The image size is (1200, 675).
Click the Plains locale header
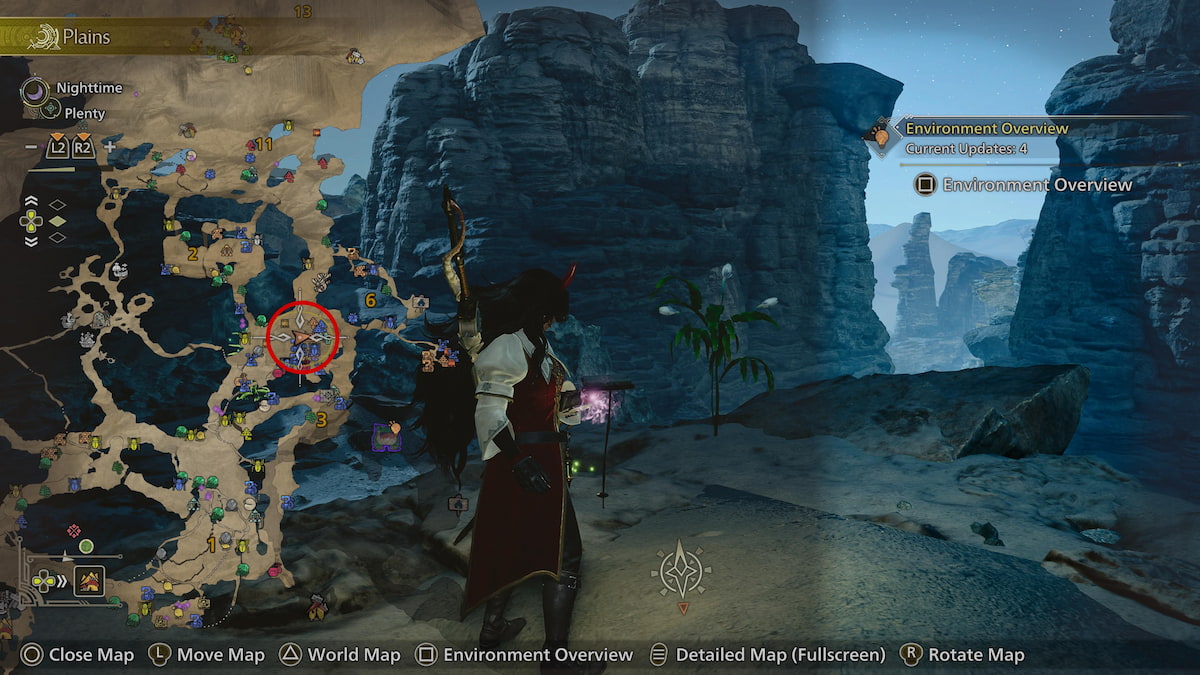[86, 38]
